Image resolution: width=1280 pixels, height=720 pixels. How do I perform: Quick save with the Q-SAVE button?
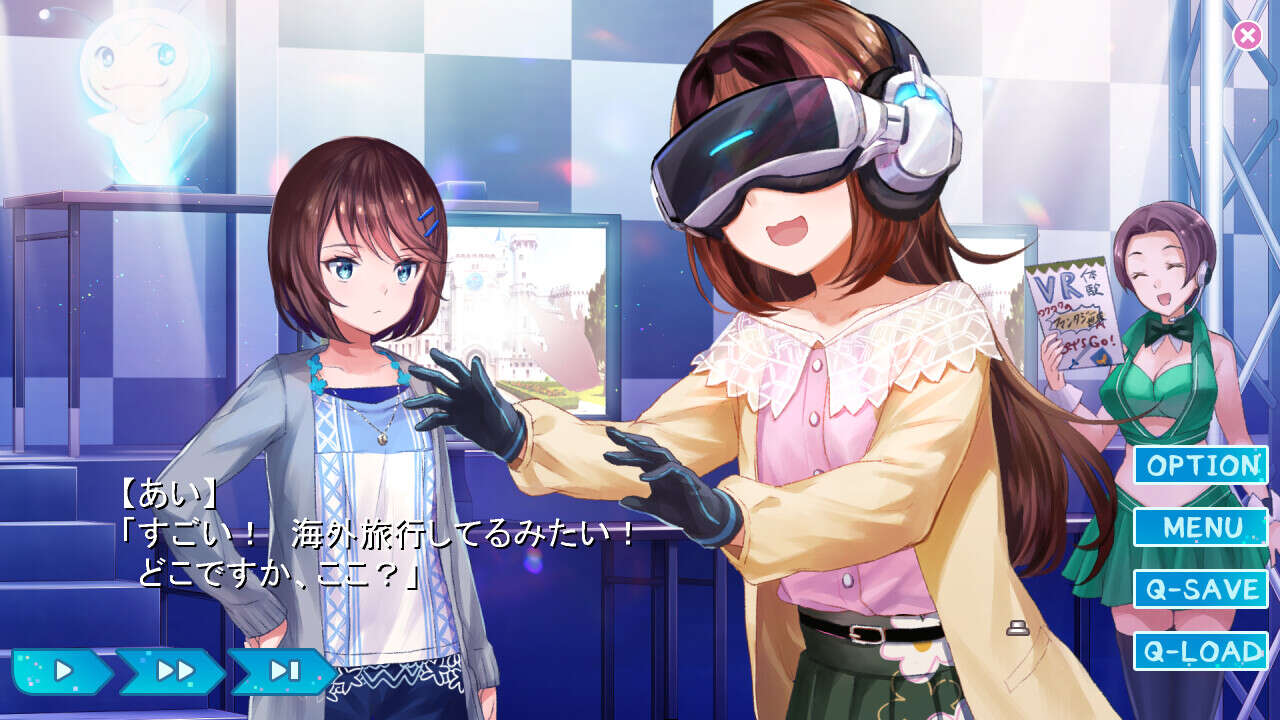[1200, 589]
